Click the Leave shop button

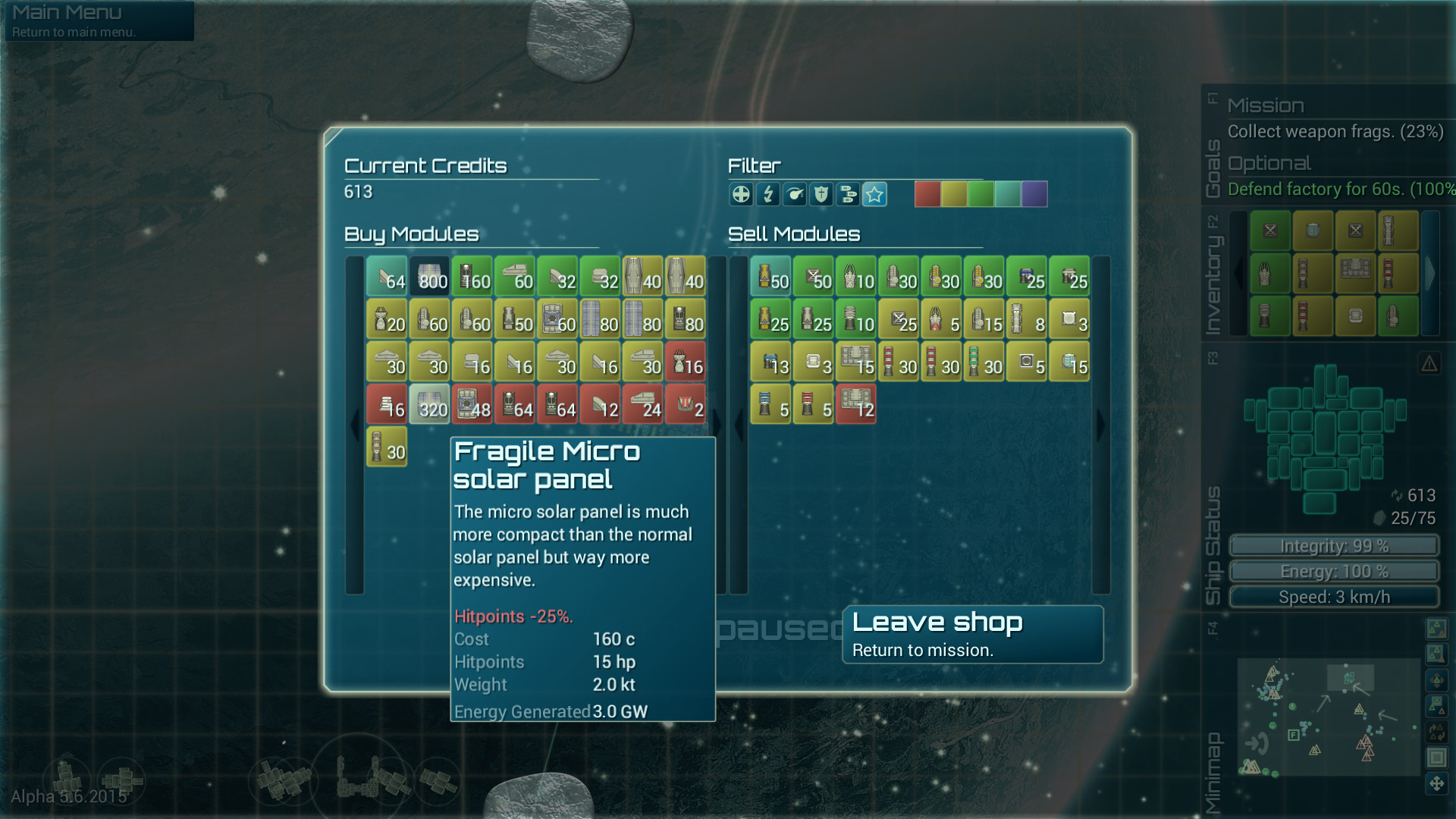973,634
